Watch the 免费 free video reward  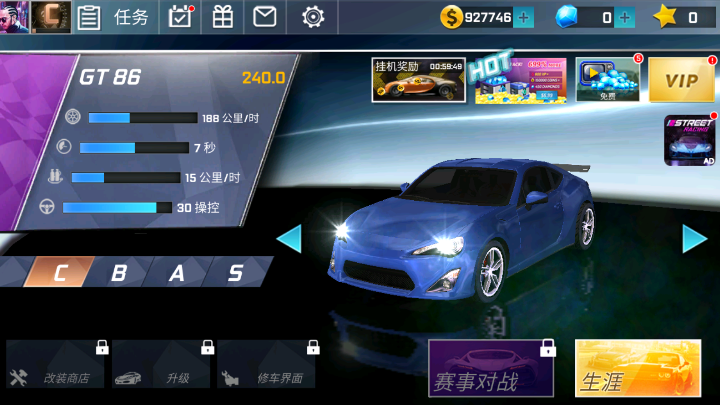coord(607,80)
